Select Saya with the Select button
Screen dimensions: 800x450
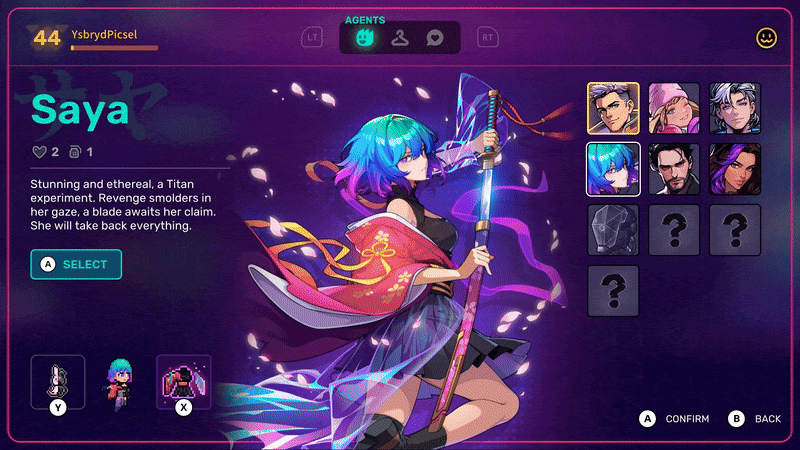(x=76, y=264)
